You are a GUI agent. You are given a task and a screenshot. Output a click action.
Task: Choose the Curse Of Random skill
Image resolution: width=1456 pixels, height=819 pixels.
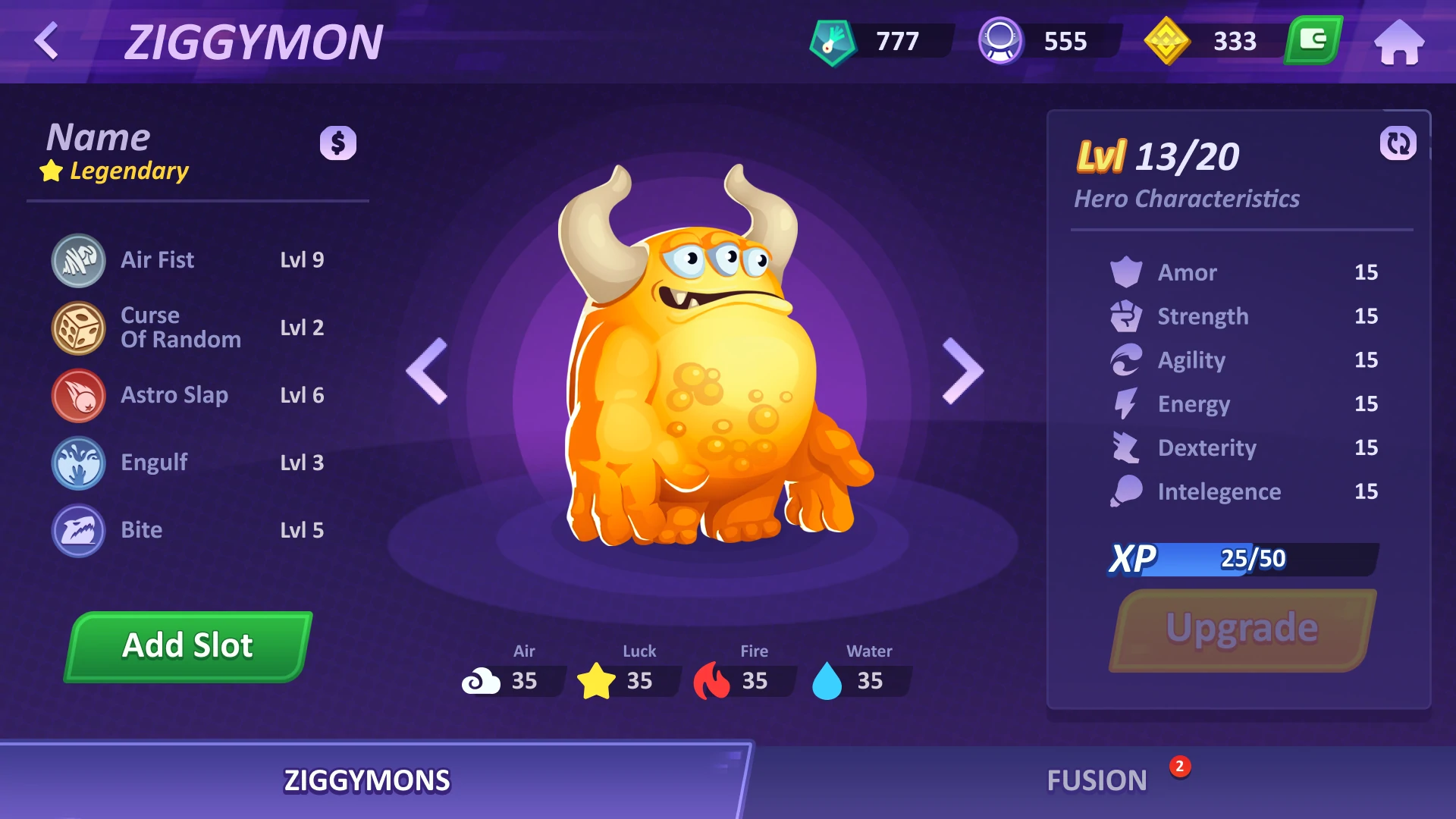pyautogui.click(x=180, y=328)
